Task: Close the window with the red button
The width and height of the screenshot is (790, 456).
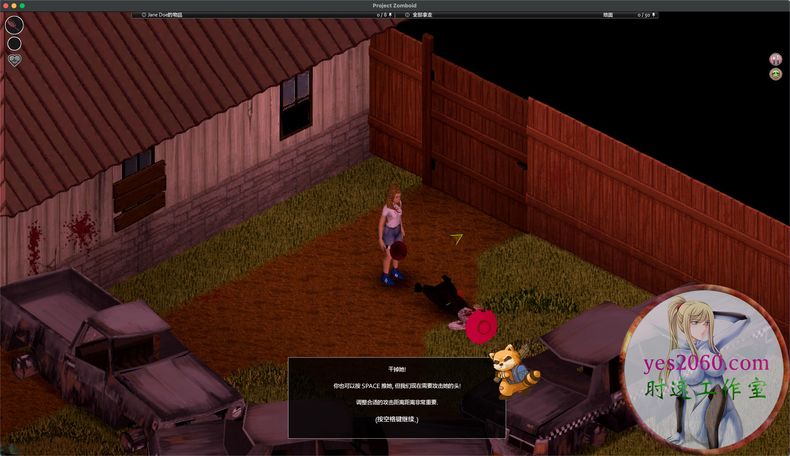Action: 5,5
